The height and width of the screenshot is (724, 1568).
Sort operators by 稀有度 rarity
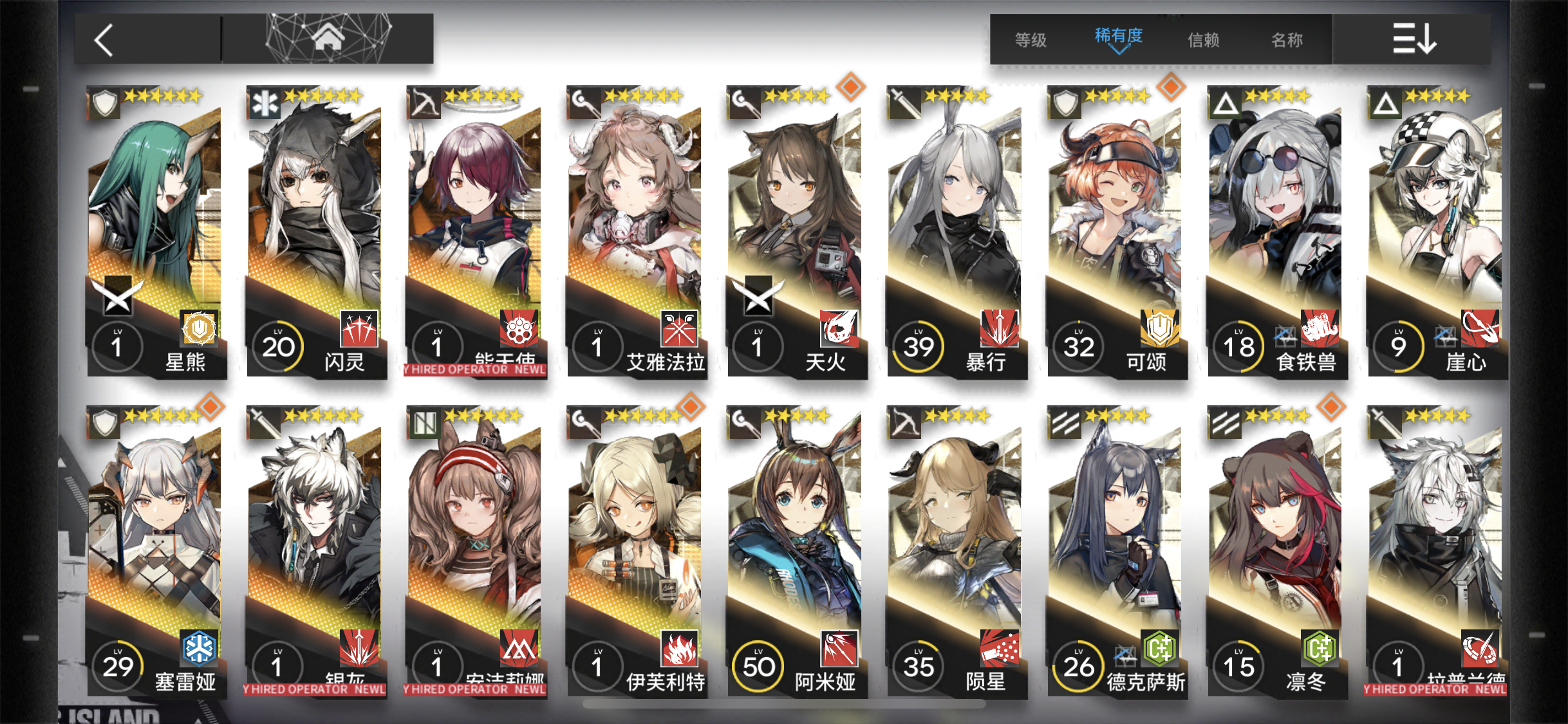(x=1119, y=37)
